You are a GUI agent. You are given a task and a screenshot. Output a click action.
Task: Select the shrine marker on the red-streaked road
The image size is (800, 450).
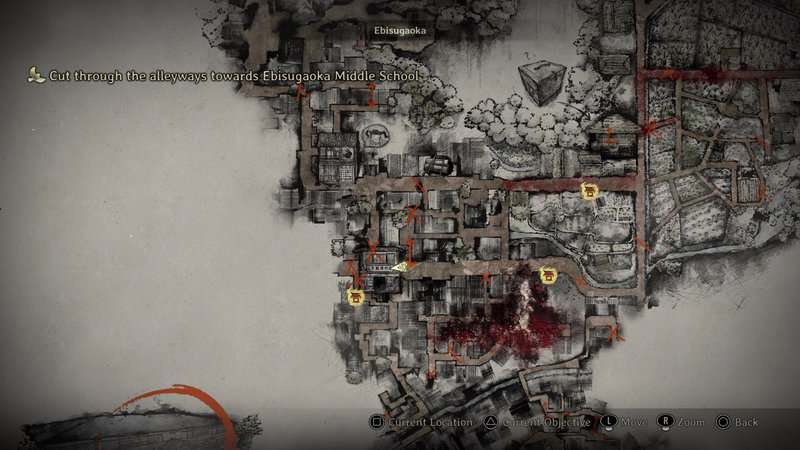[590, 190]
